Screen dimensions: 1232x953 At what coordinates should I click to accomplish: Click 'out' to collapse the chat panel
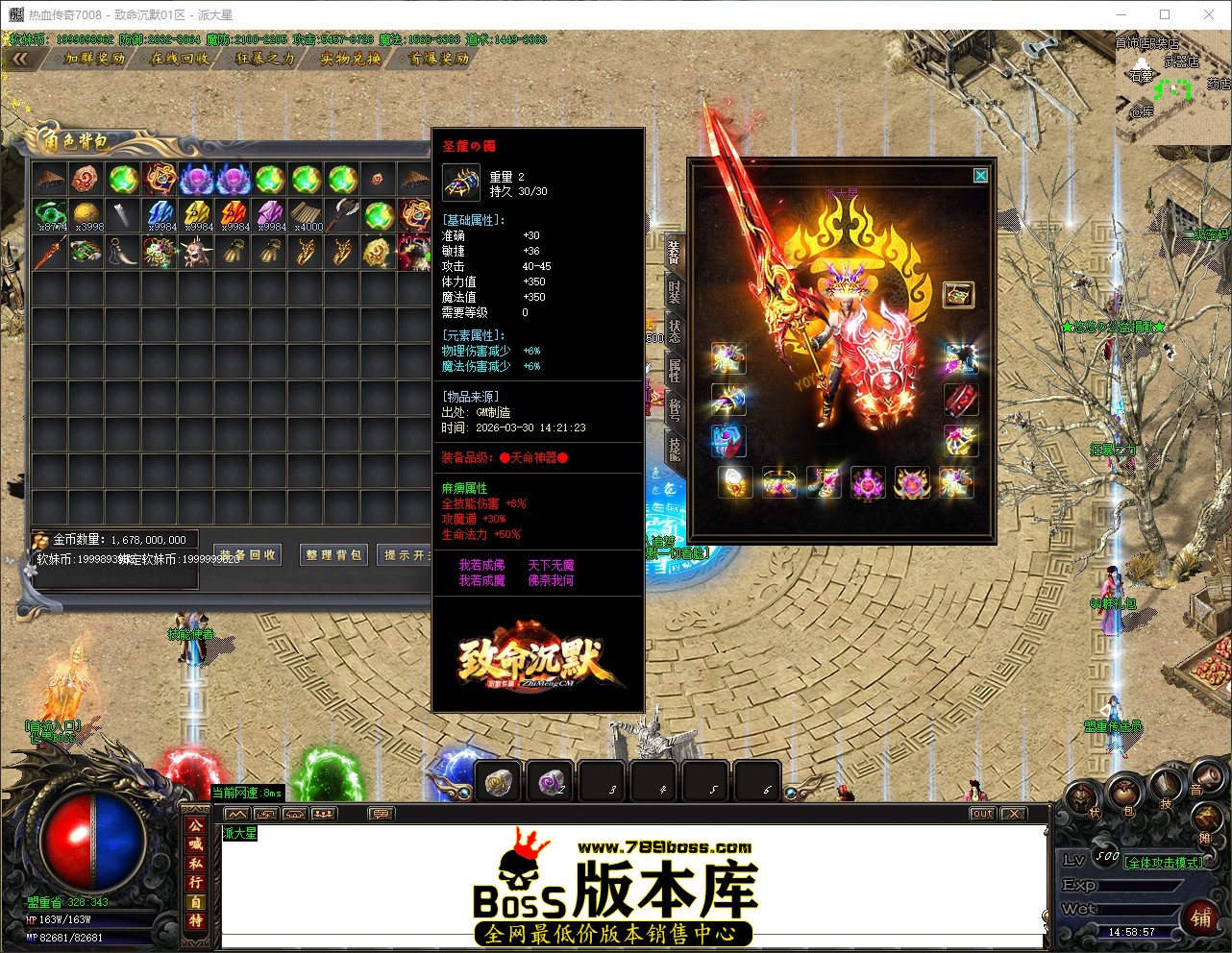981,814
